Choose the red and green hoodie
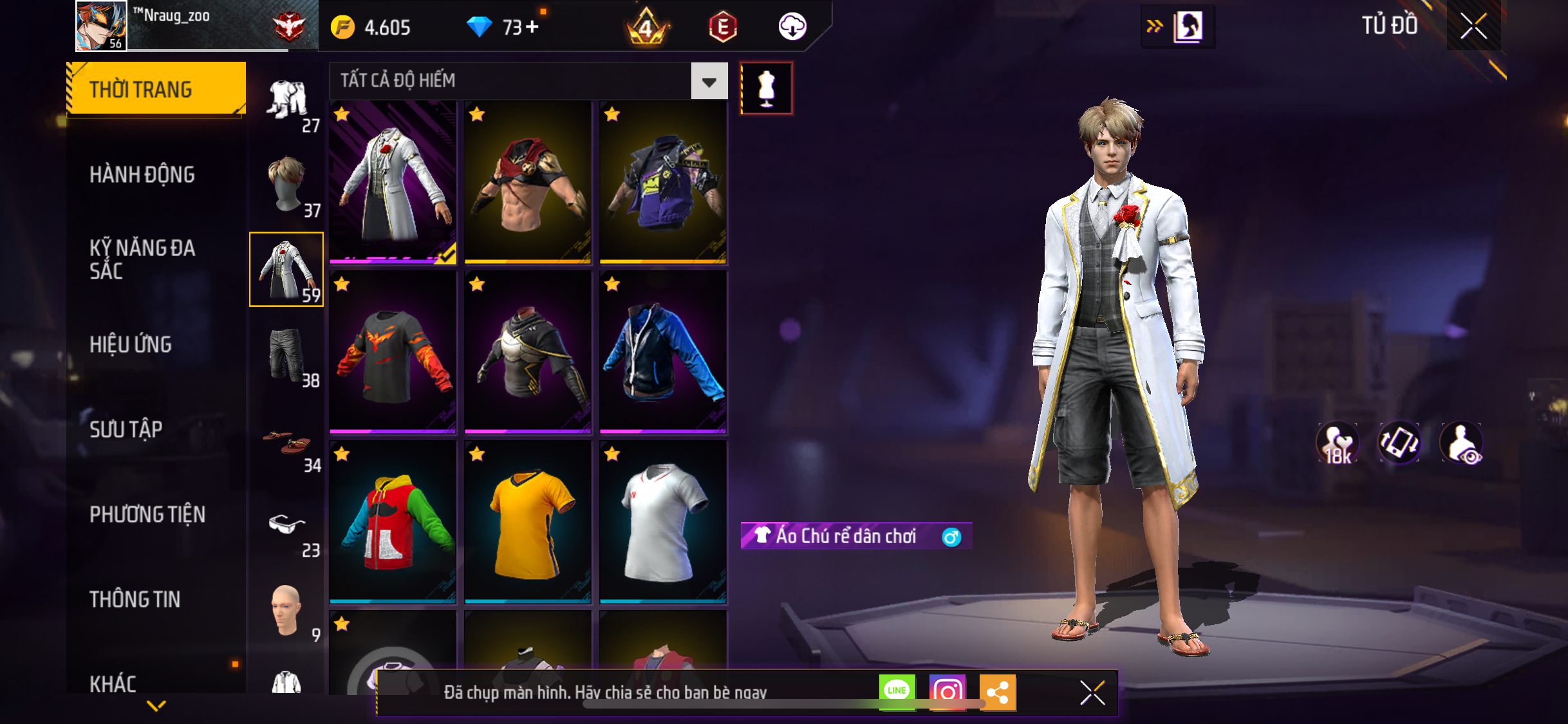Image resolution: width=1568 pixels, height=724 pixels. (x=393, y=522)
